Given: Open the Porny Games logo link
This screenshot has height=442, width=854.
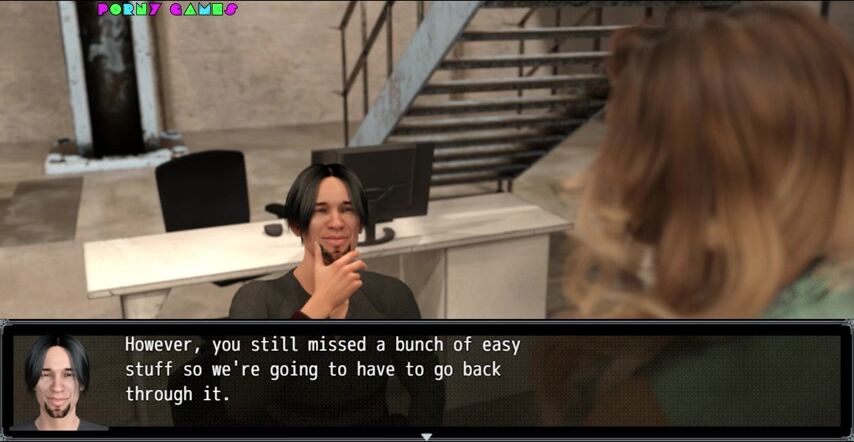Looking at the screenshot, I should click(x=167, y=10).
